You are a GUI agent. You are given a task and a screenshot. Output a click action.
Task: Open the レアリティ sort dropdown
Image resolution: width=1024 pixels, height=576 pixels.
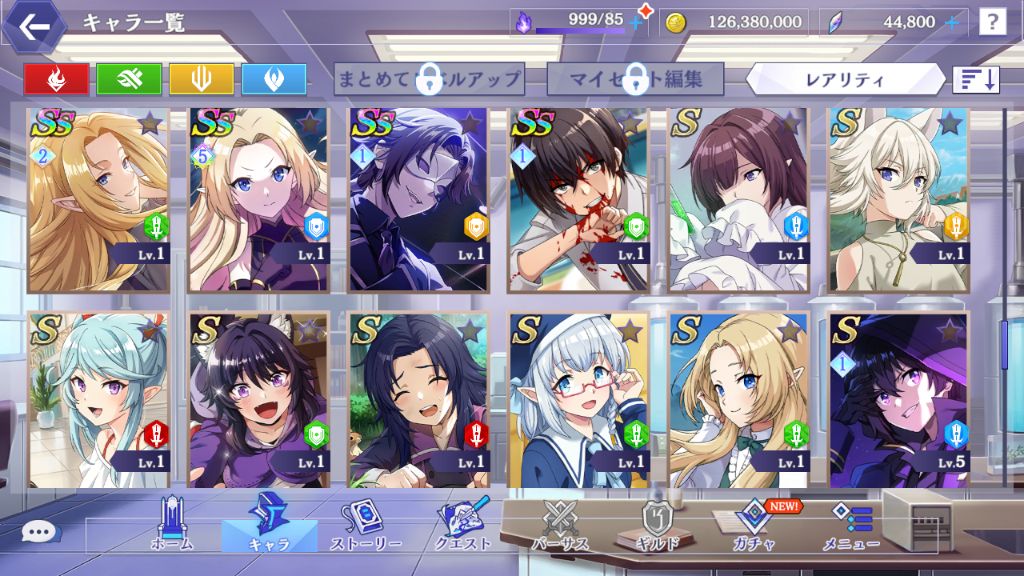(x=845, y=78)
